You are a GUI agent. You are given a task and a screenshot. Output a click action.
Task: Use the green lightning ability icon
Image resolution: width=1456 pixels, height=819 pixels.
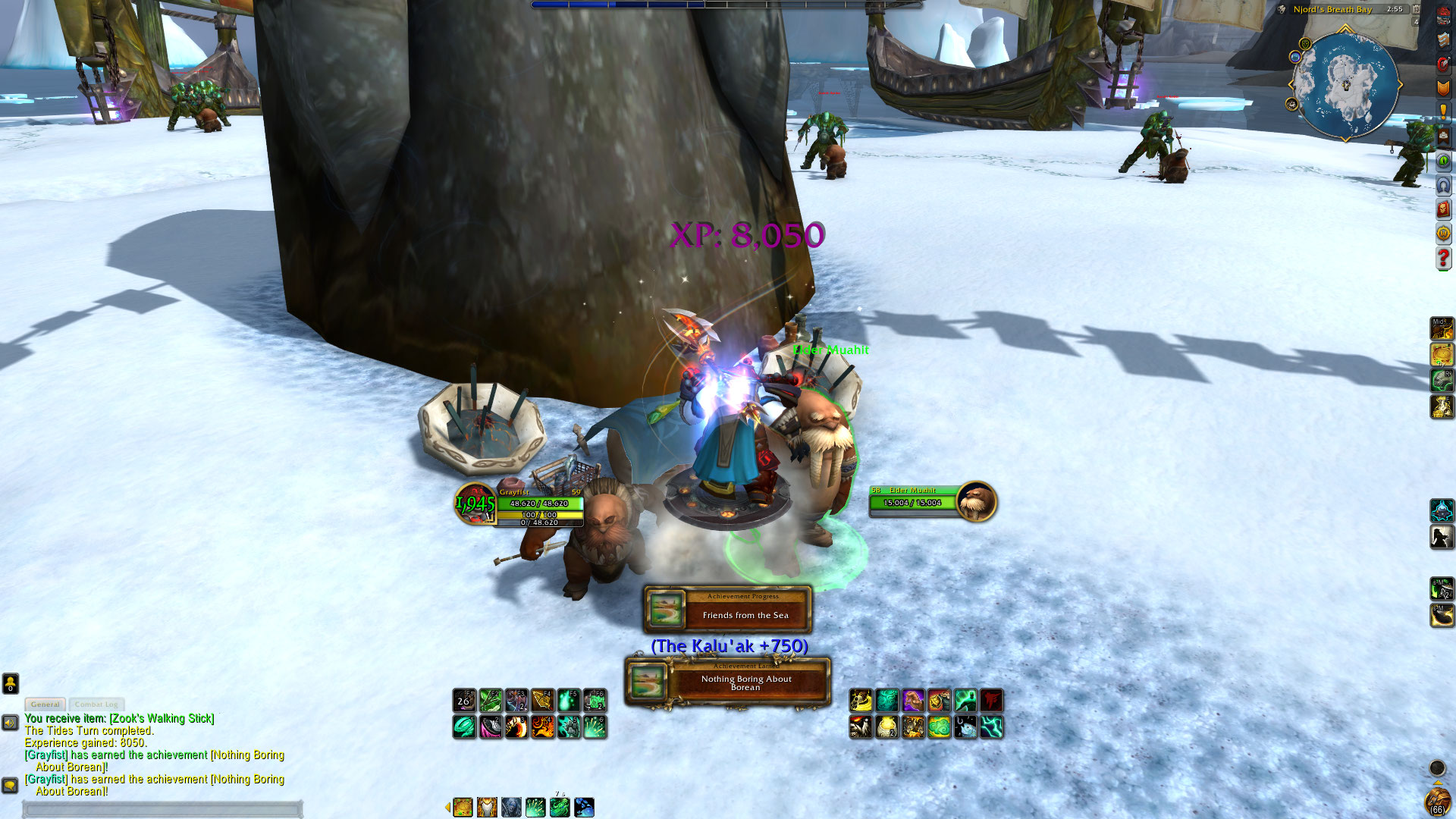(991, 727)
